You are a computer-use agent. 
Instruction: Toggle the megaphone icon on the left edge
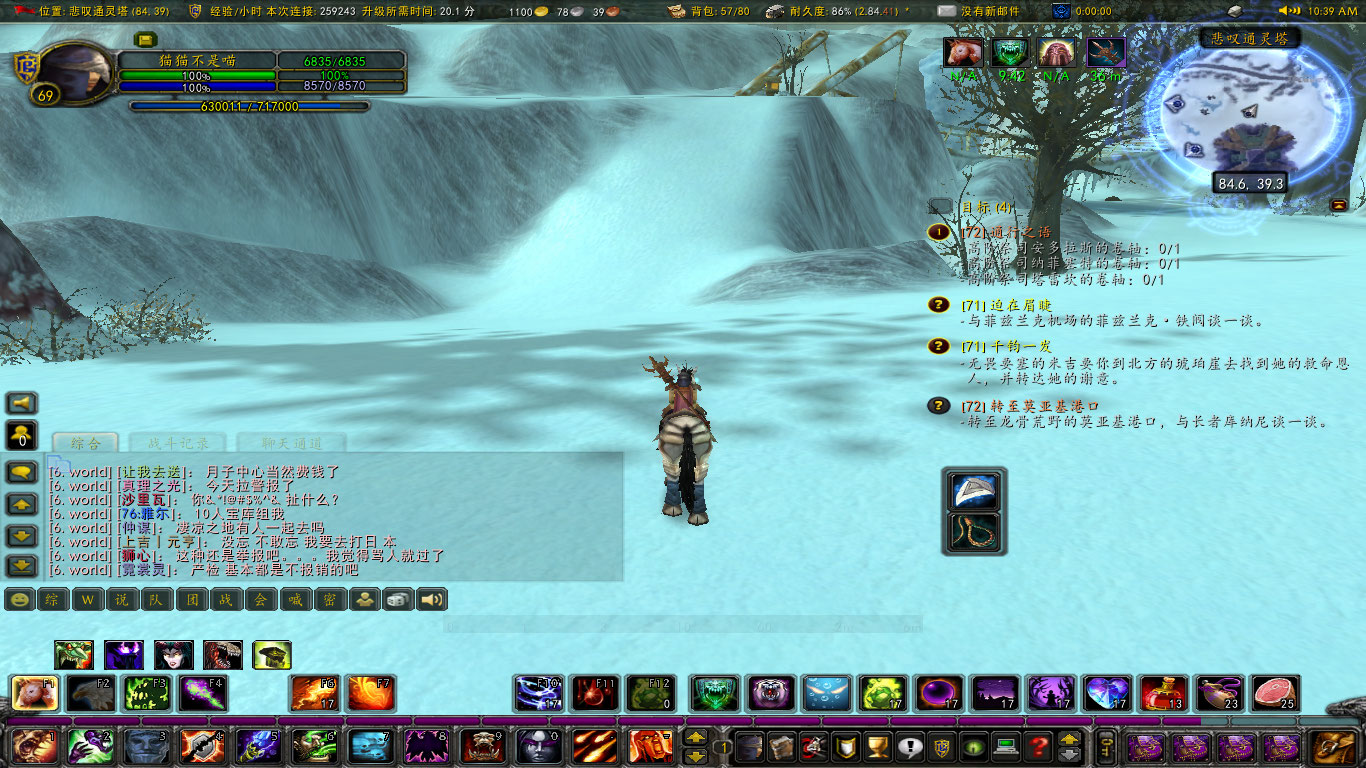point(20,403)
